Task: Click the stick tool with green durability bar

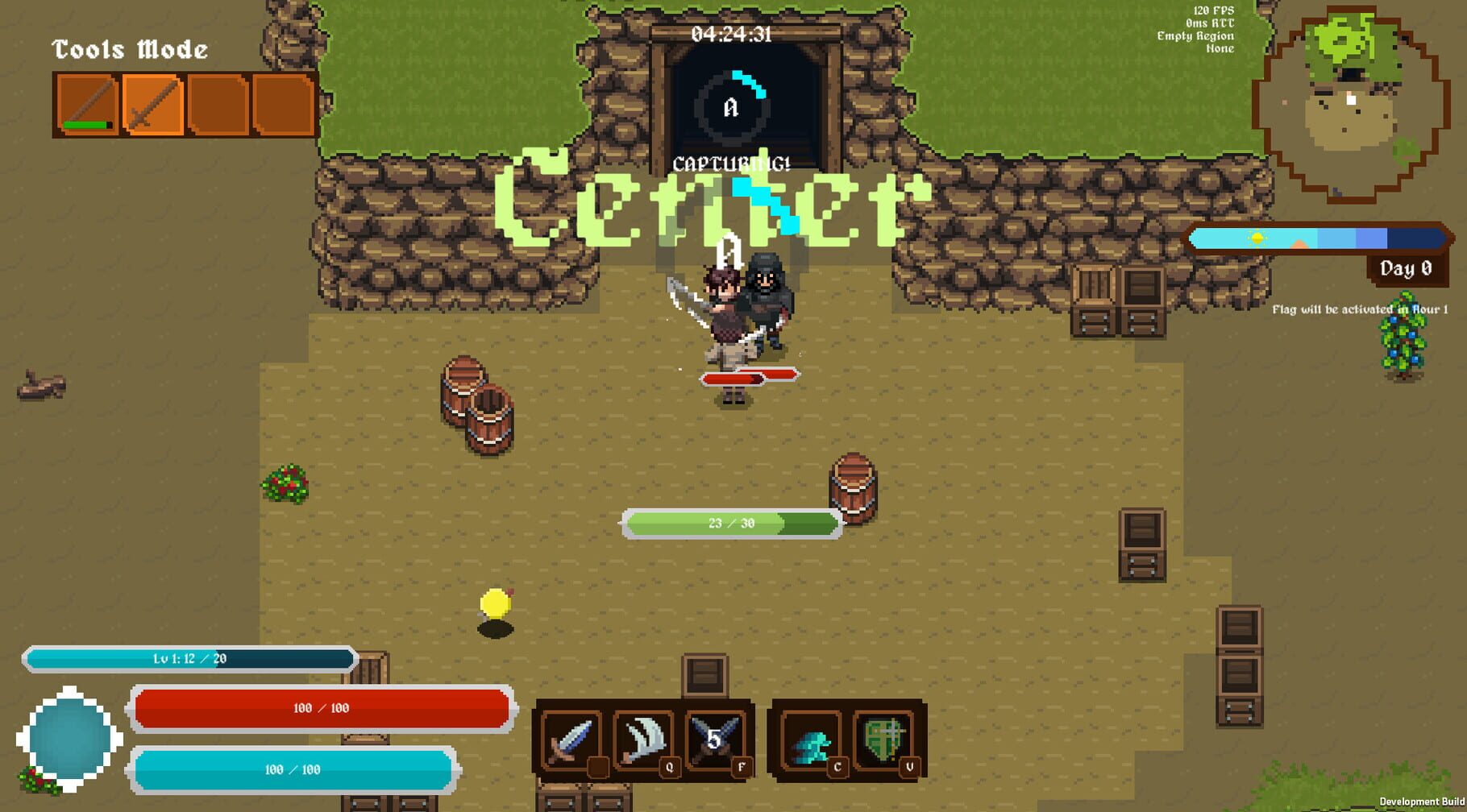Action: [89, 103]
